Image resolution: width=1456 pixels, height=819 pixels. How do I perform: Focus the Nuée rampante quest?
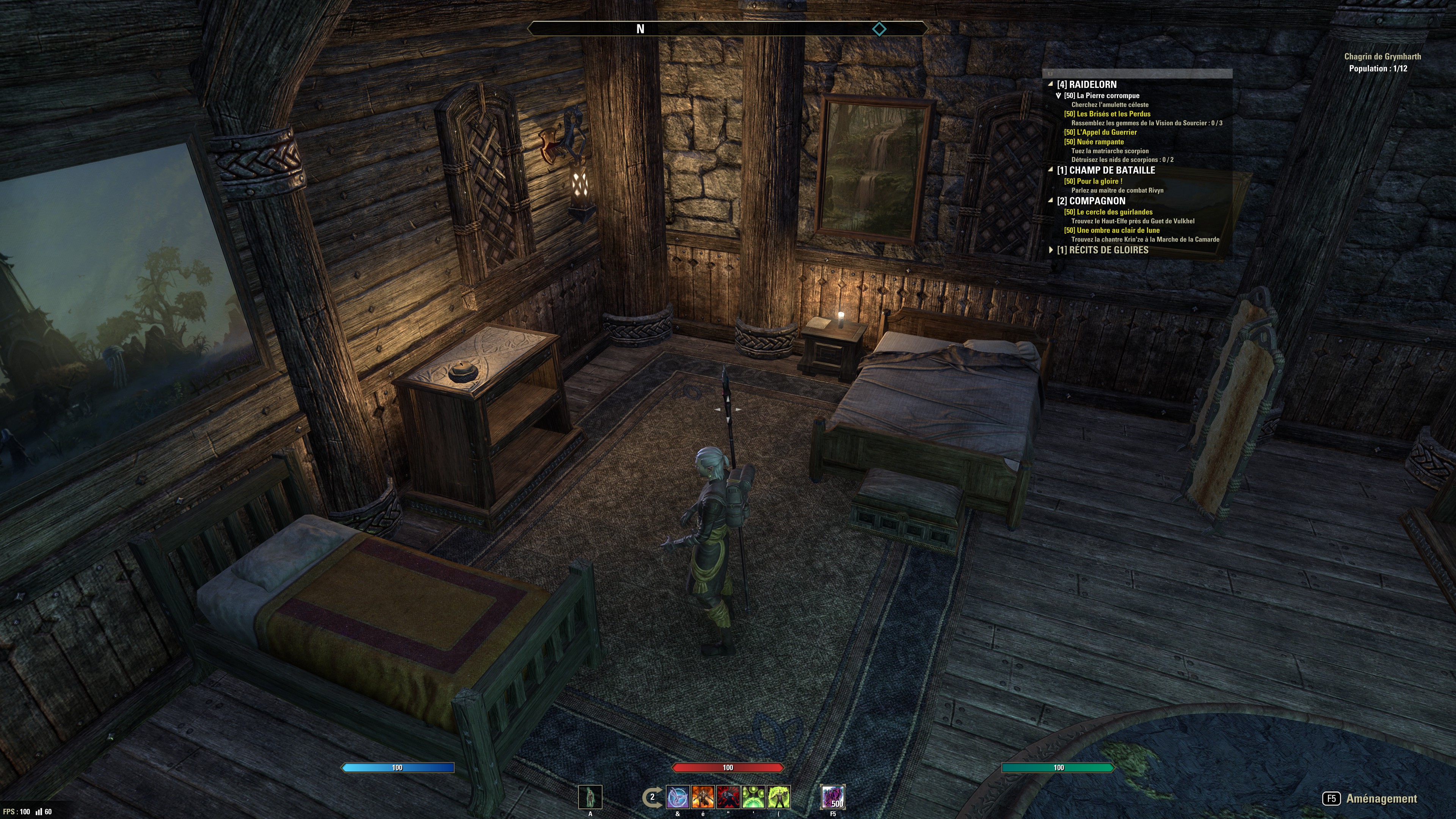[1094, 142]
